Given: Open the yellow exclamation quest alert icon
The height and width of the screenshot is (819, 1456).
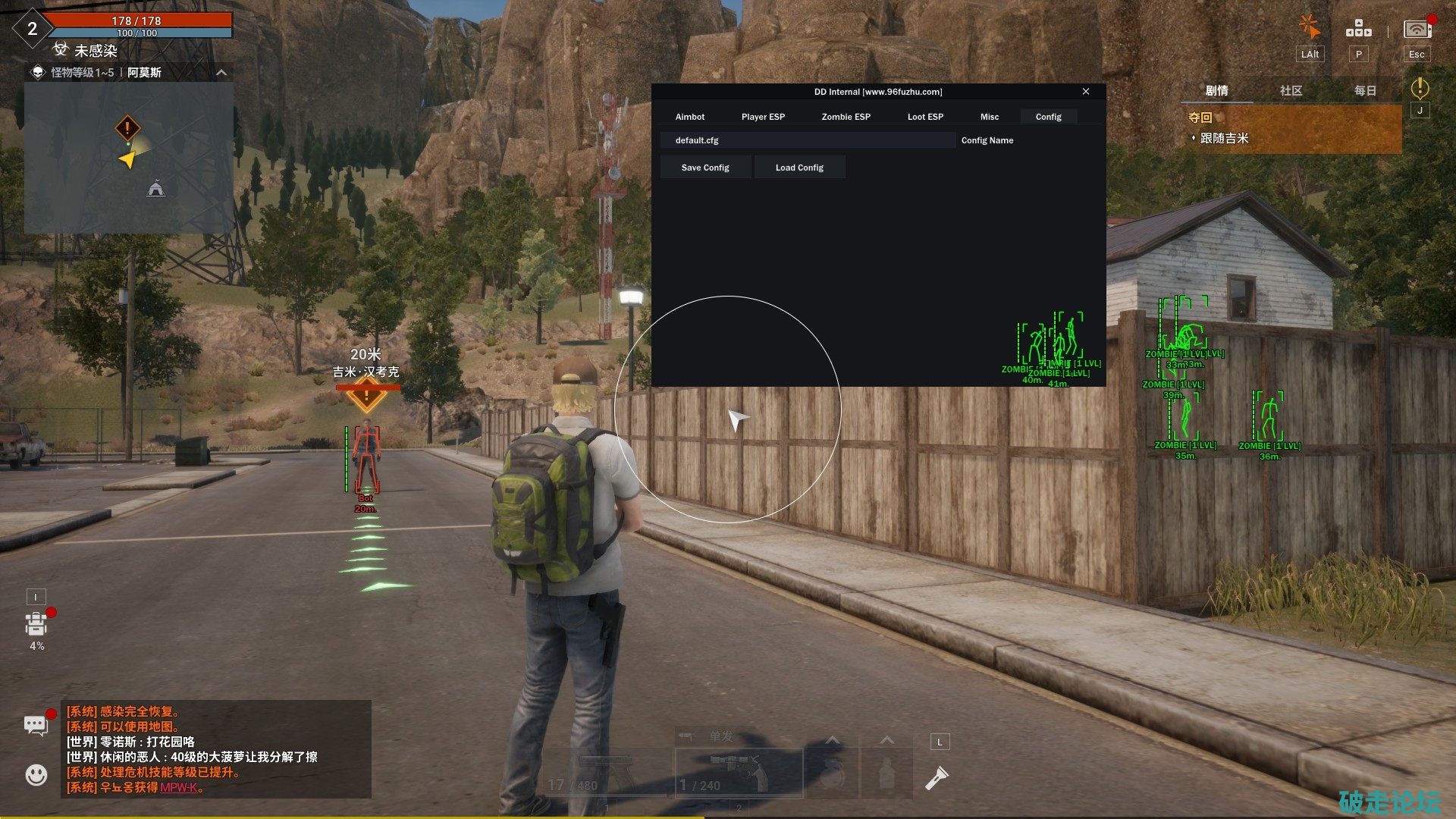Looking at the screenshot, I should (x=1420, y=89).
